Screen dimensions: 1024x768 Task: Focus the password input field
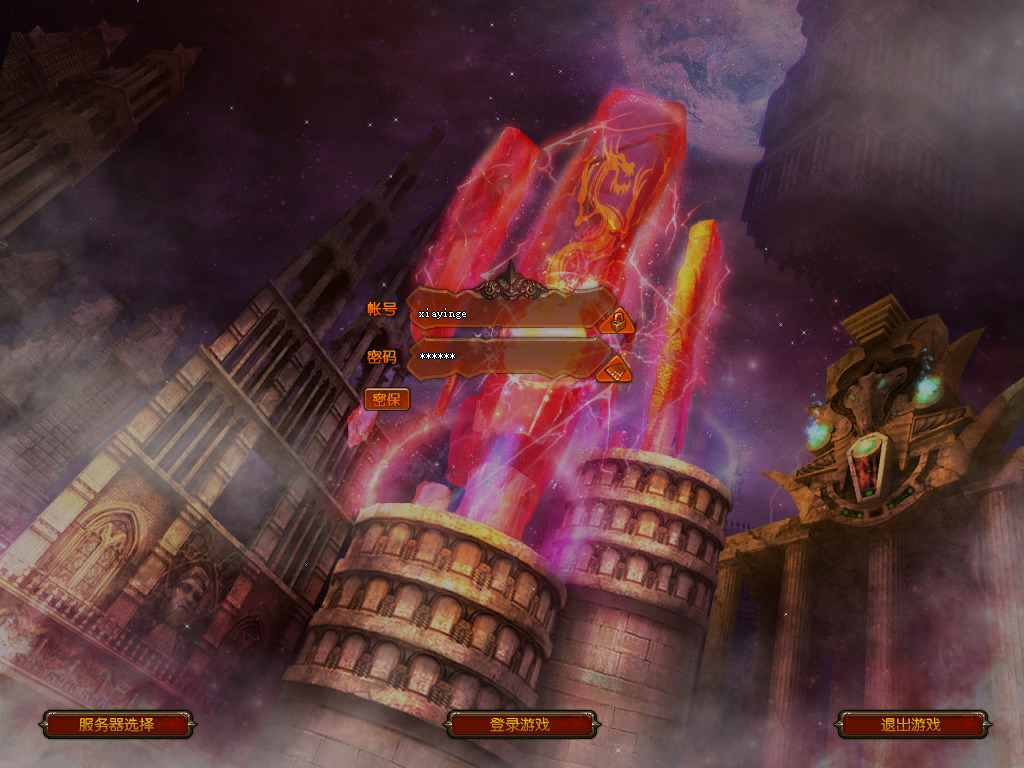pos(505,357)
